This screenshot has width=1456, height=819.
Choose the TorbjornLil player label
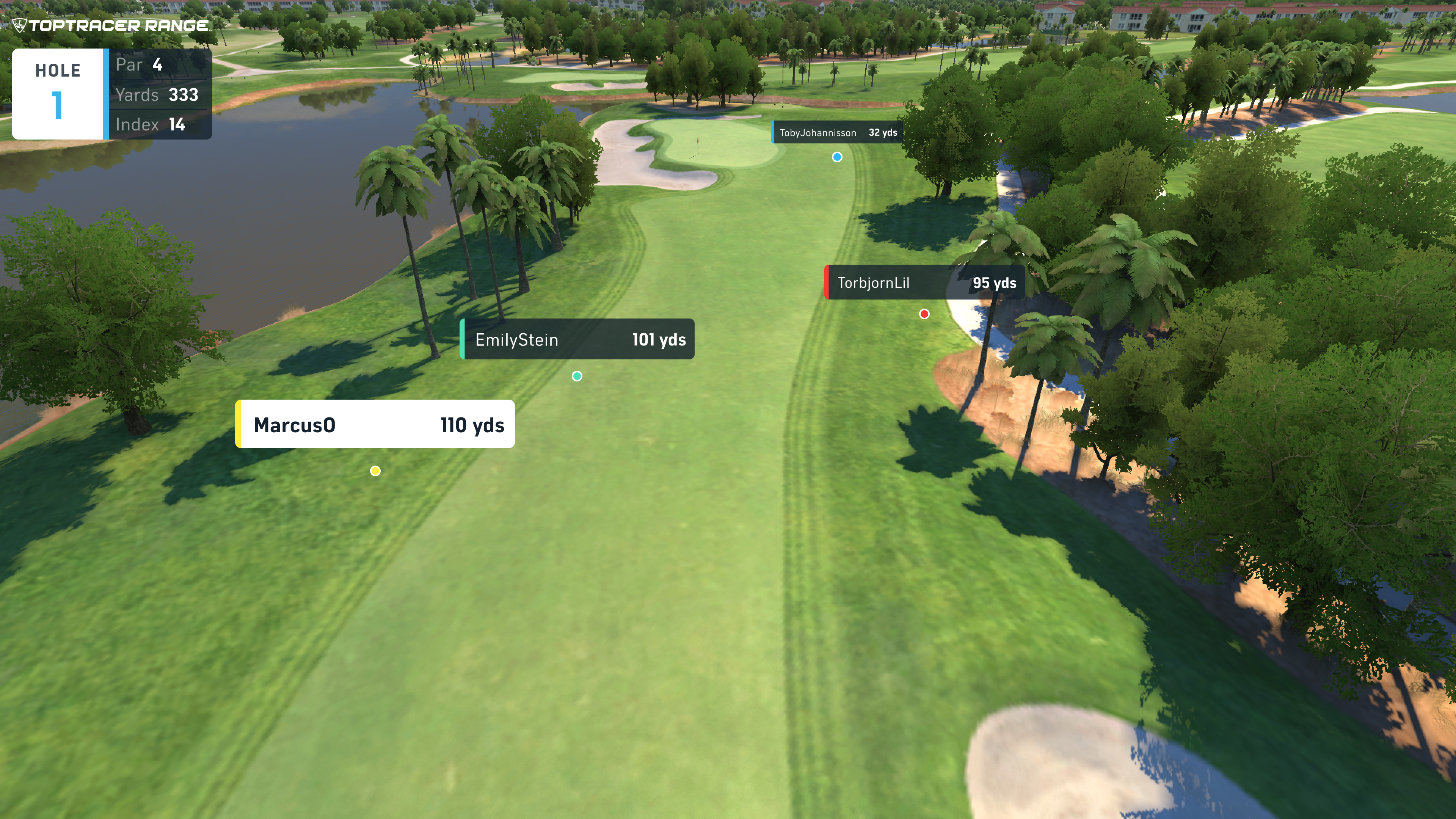click(x=925, y=282)
